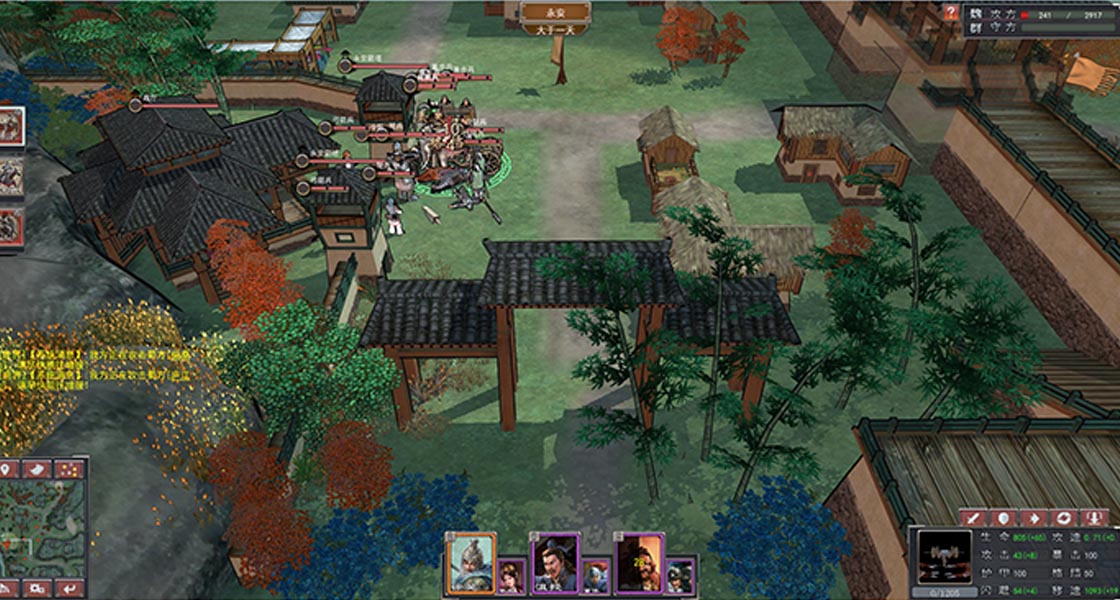Select the helmeted general portrait with orange border
The image size is (1120, 600).
point(470,558)
